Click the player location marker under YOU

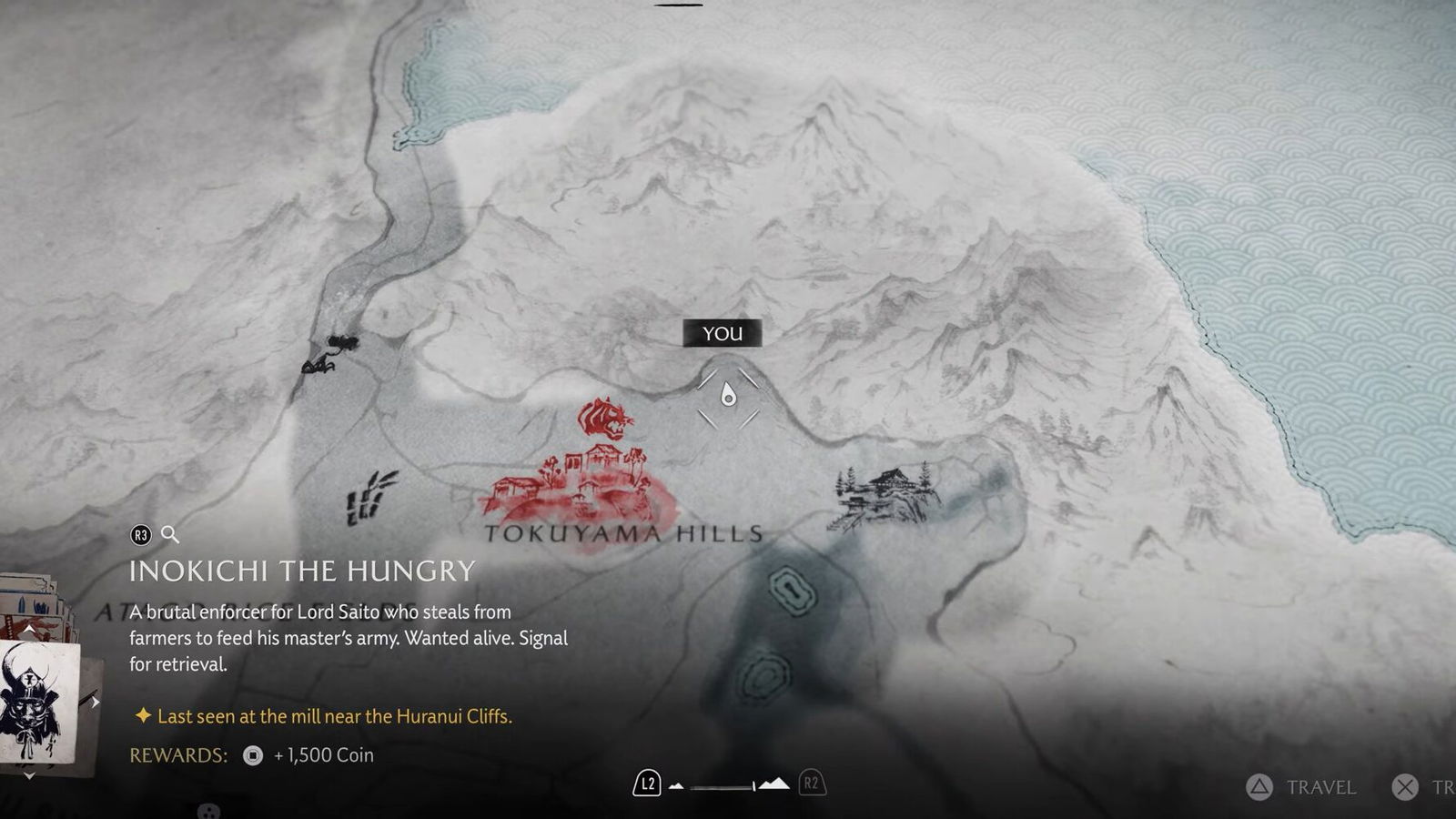(728, 395)
